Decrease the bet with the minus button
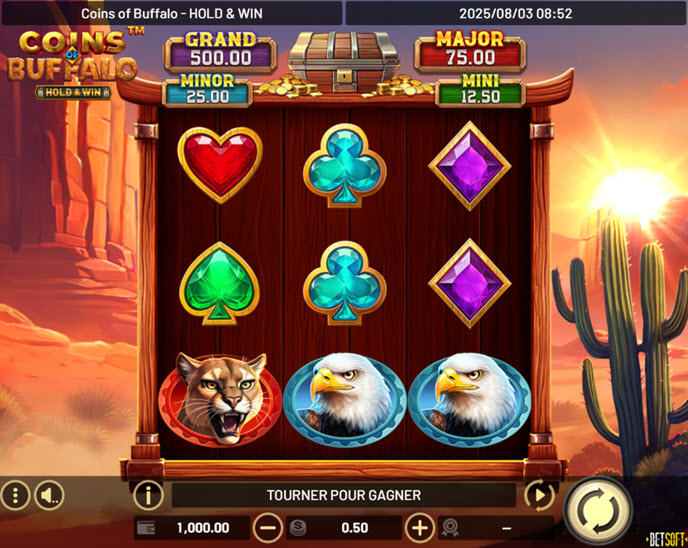The height and width of the screenshot is (548, 688). (267, 527)
